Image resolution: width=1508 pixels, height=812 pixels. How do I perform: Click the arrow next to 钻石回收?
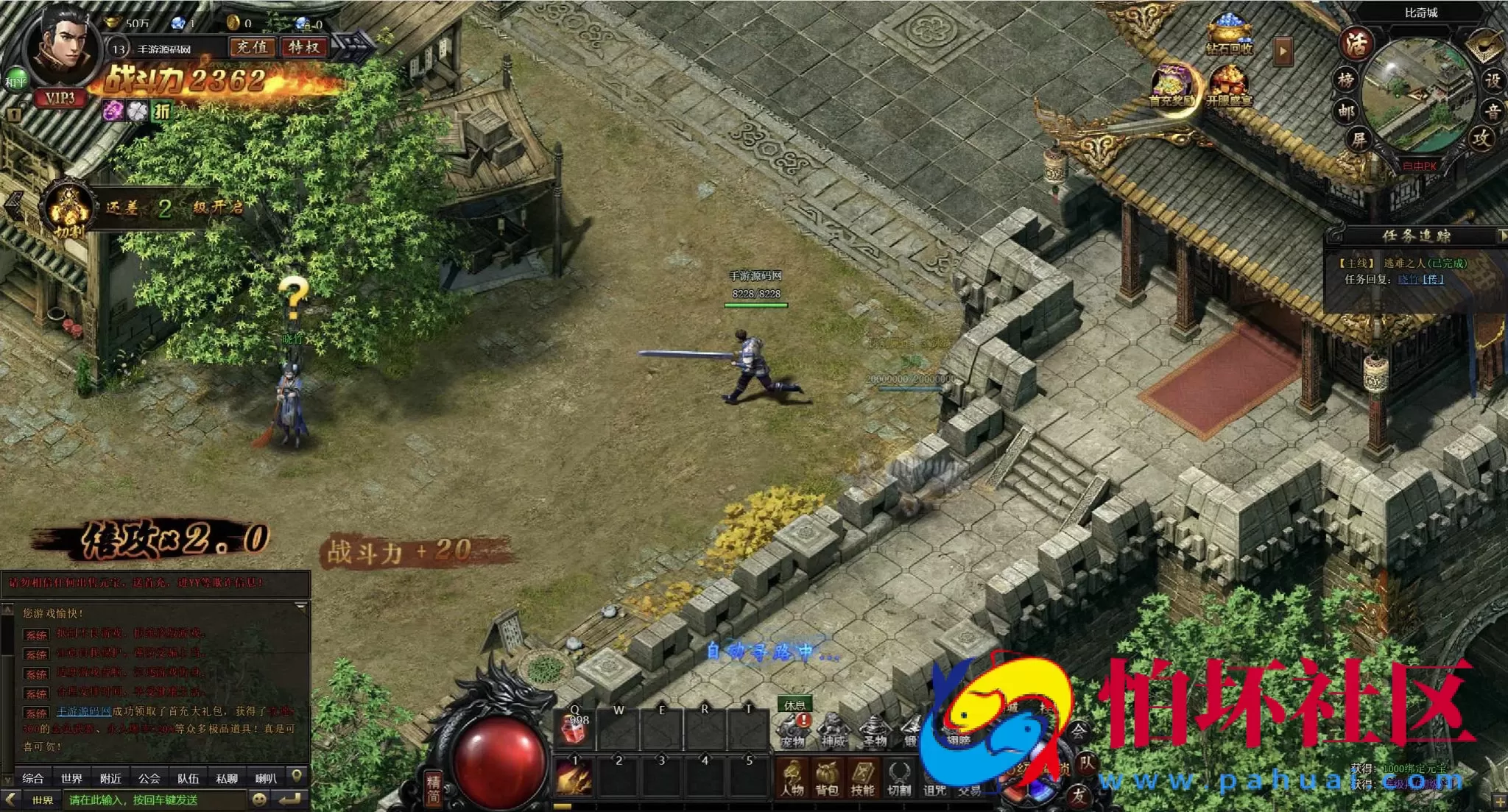(x=1282, y=50)
